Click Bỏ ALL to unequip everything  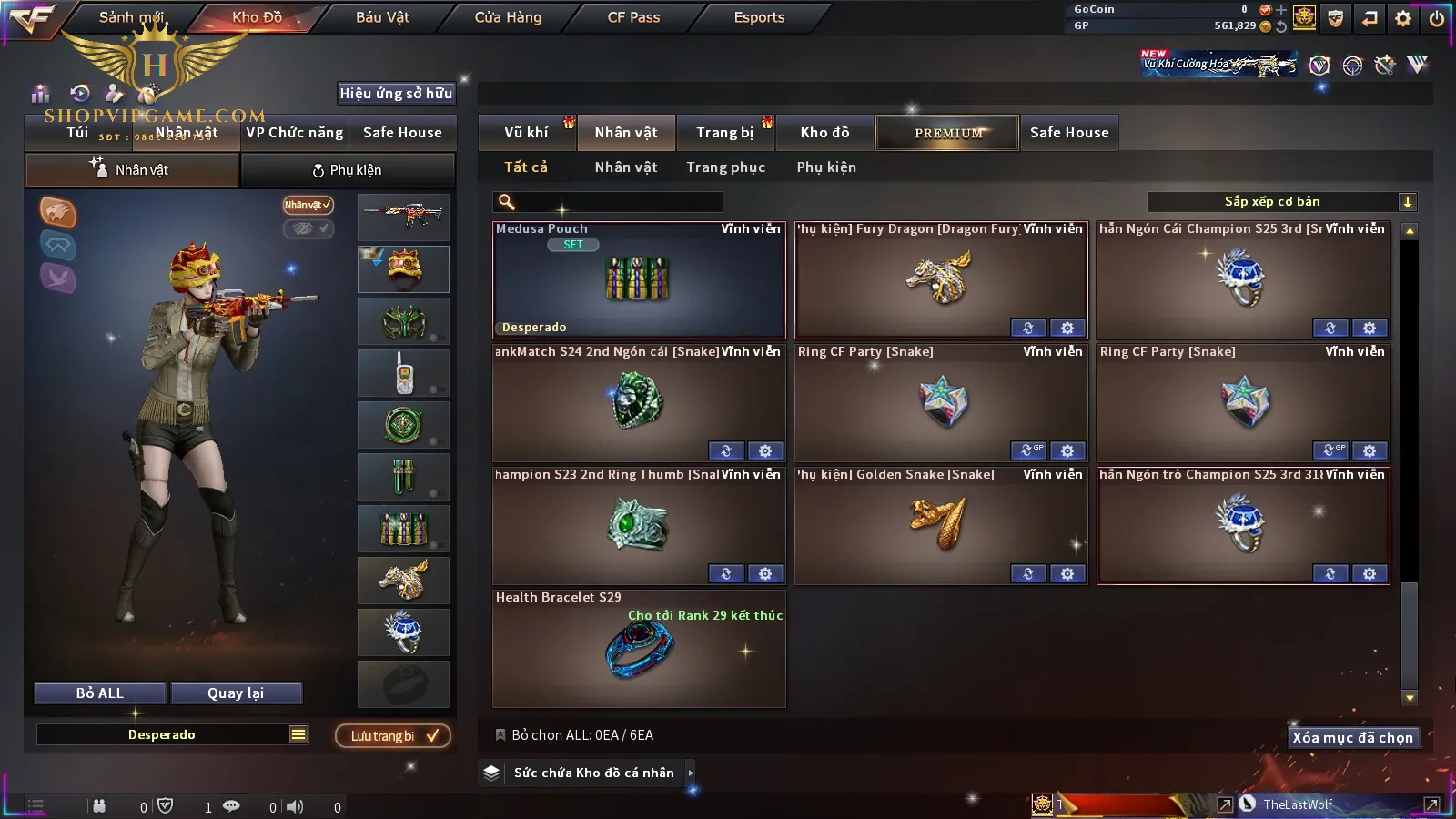click(100, 693)
